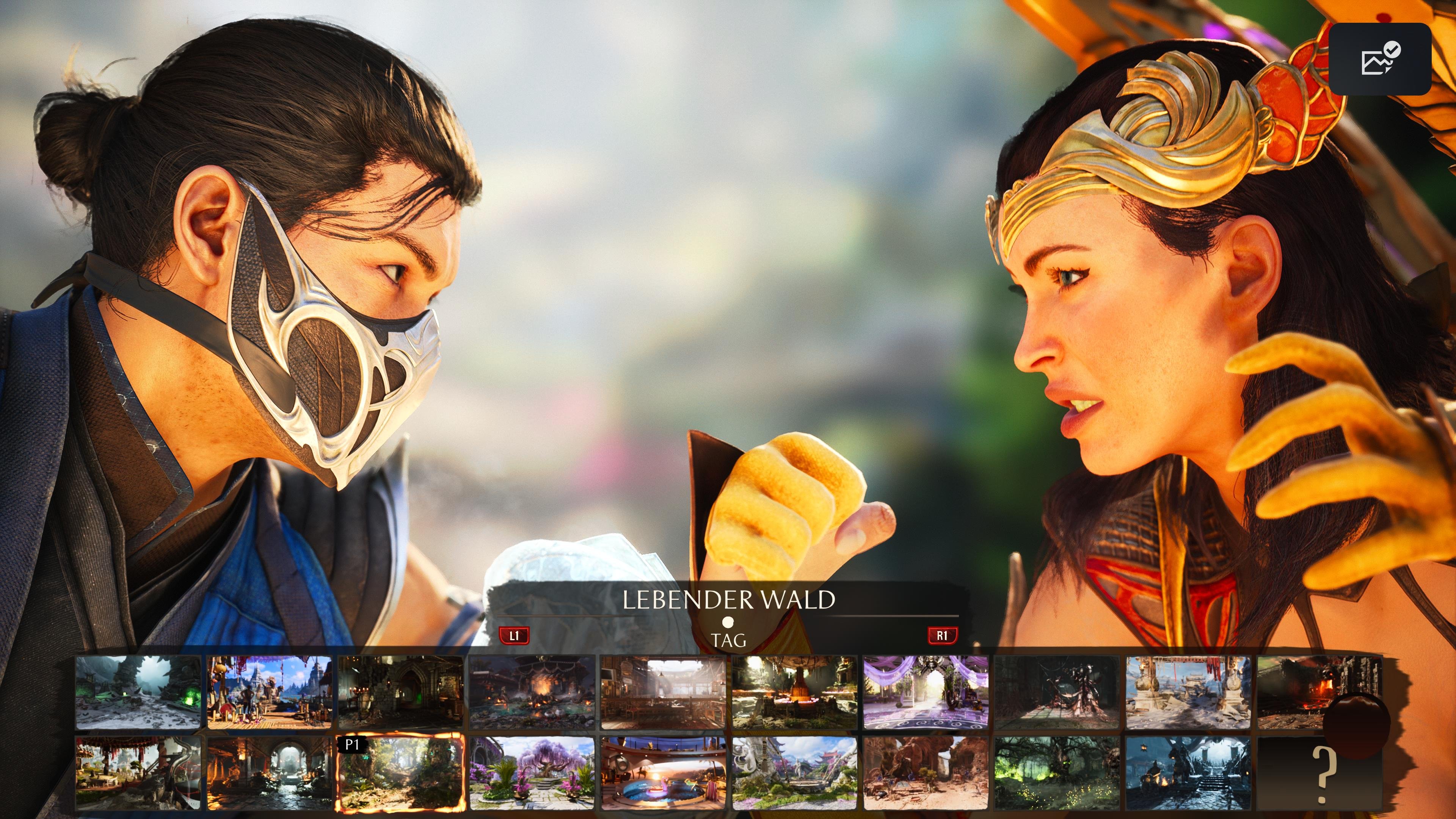Select the purple blossom tree garden thumbnail
Image resolution: width=1456 pixels, height=819 pixels.
pyautogui.click(x=531, y=774)
